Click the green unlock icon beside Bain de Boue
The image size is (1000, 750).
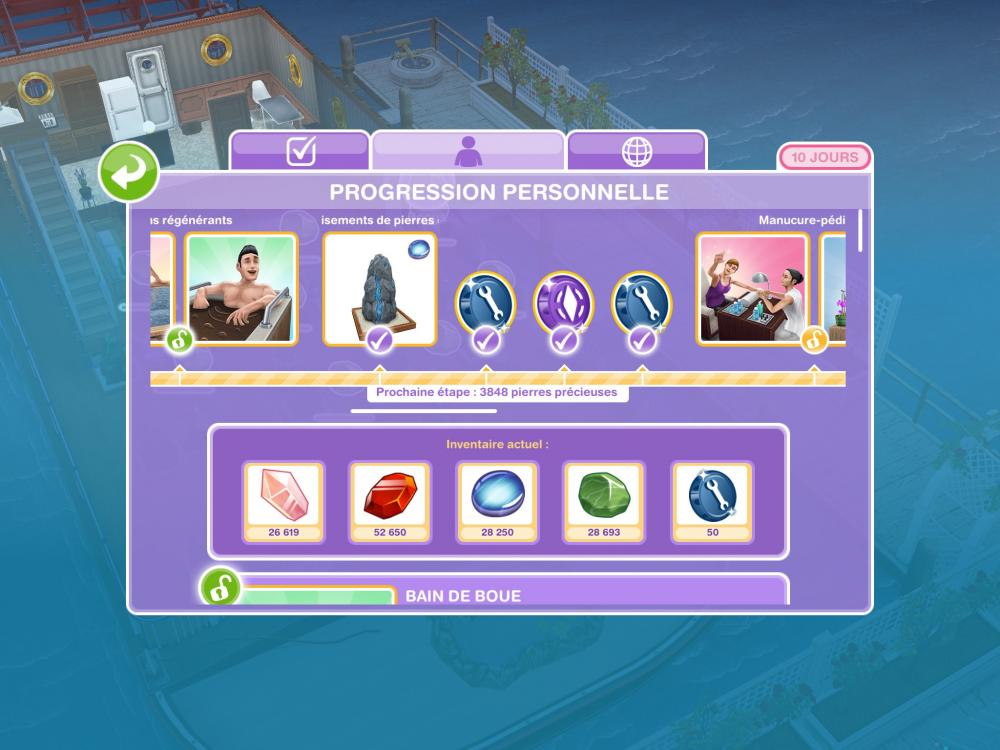click(219, 587)
